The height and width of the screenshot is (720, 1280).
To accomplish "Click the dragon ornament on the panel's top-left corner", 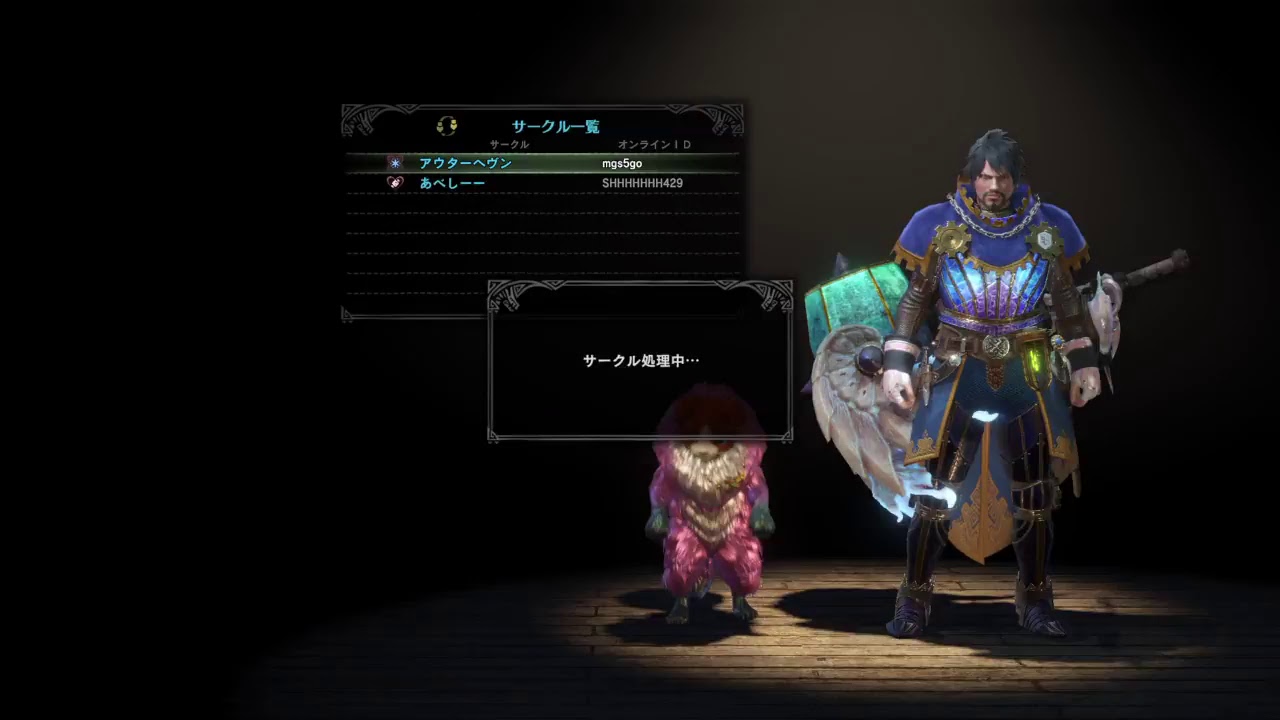I will (357, 120).
